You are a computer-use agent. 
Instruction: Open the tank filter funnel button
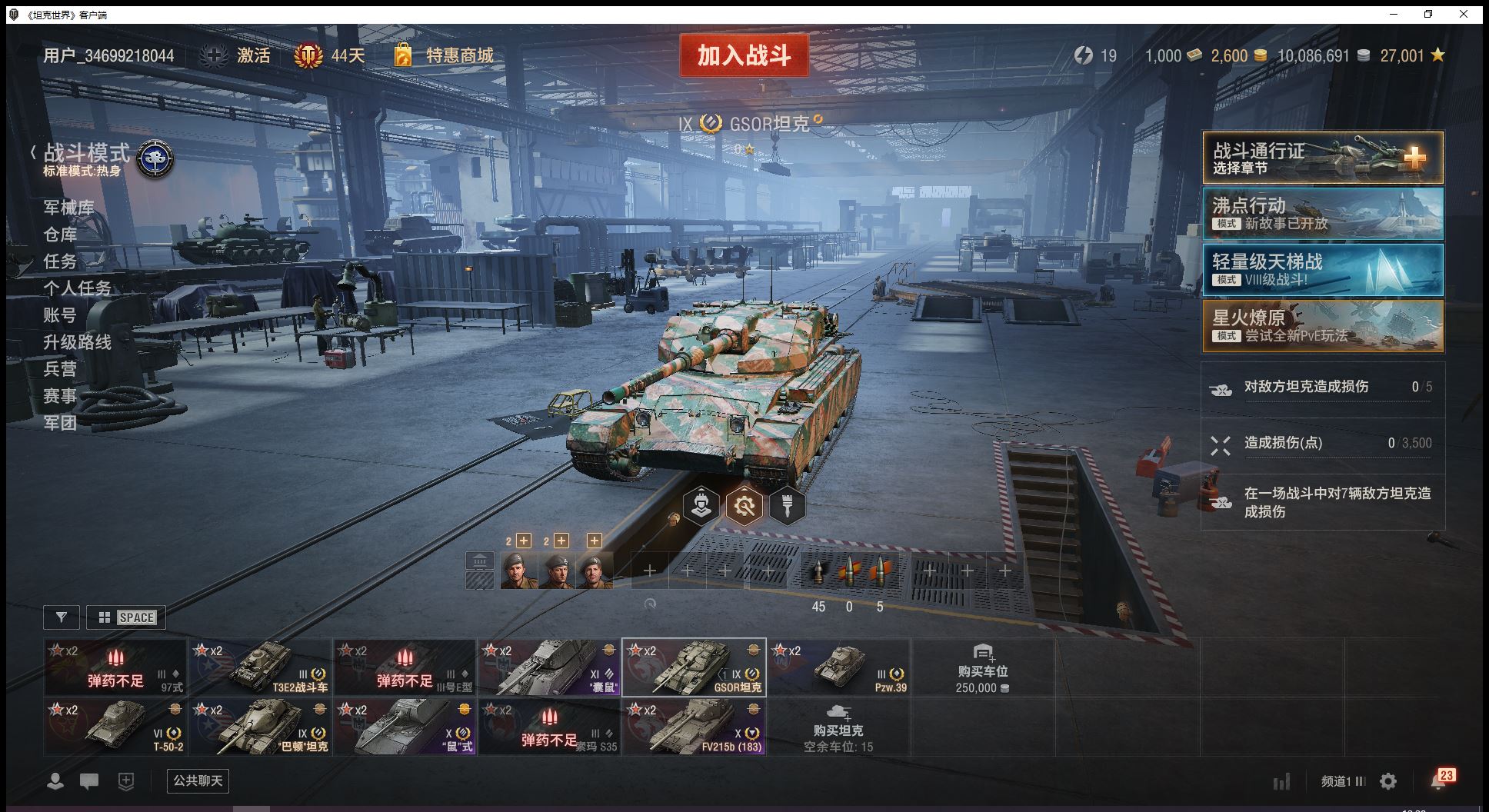[62, 617]
